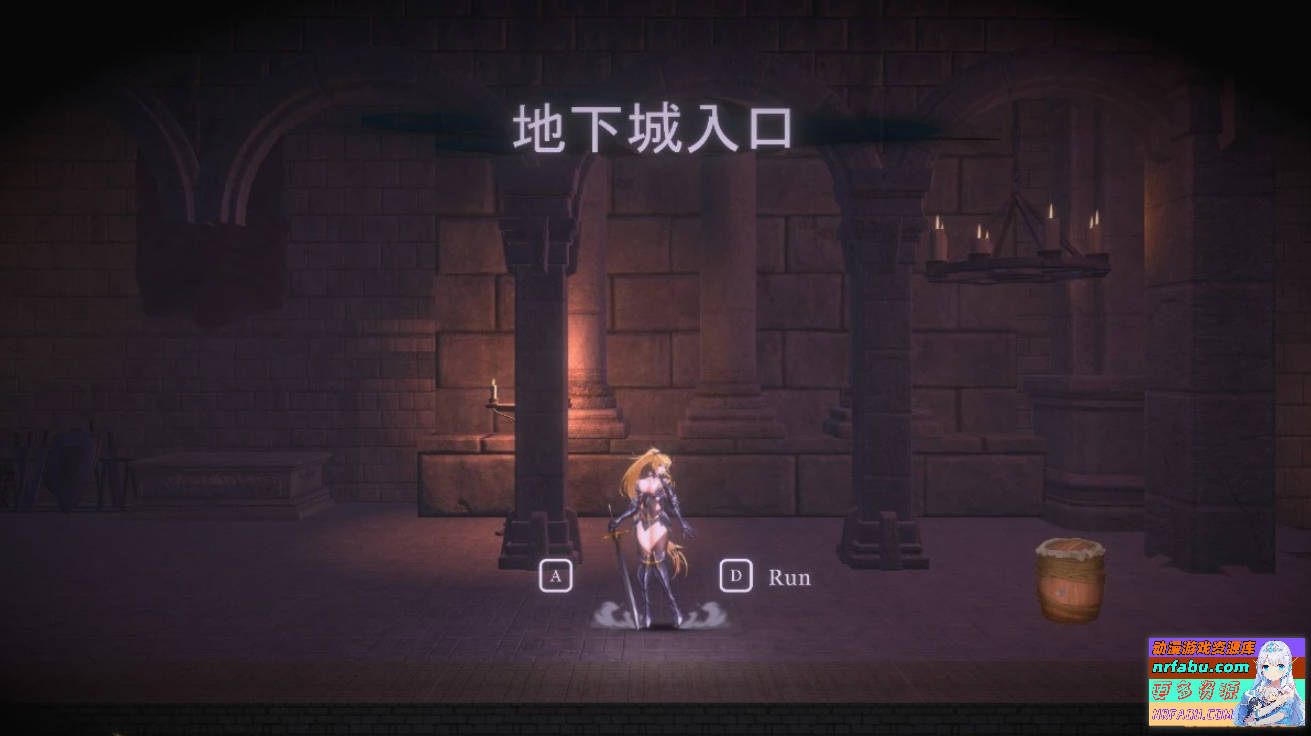This screenshot has width=1311, height=736.
Task: Select the heroine character standing center
Action: [652, 520]
